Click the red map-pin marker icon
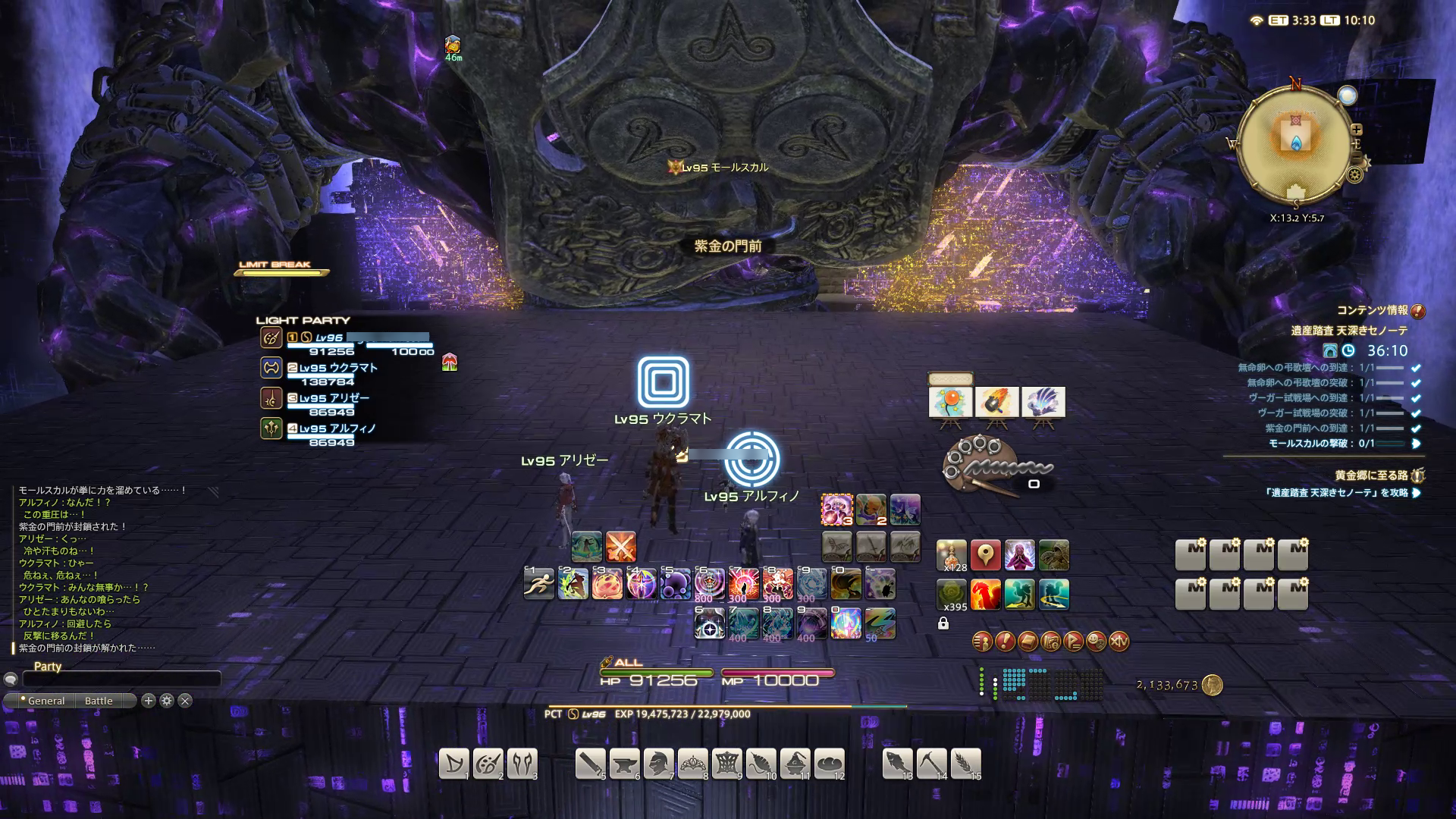The width and height of the screenshot is (1456, 819). tap(985, 555)
